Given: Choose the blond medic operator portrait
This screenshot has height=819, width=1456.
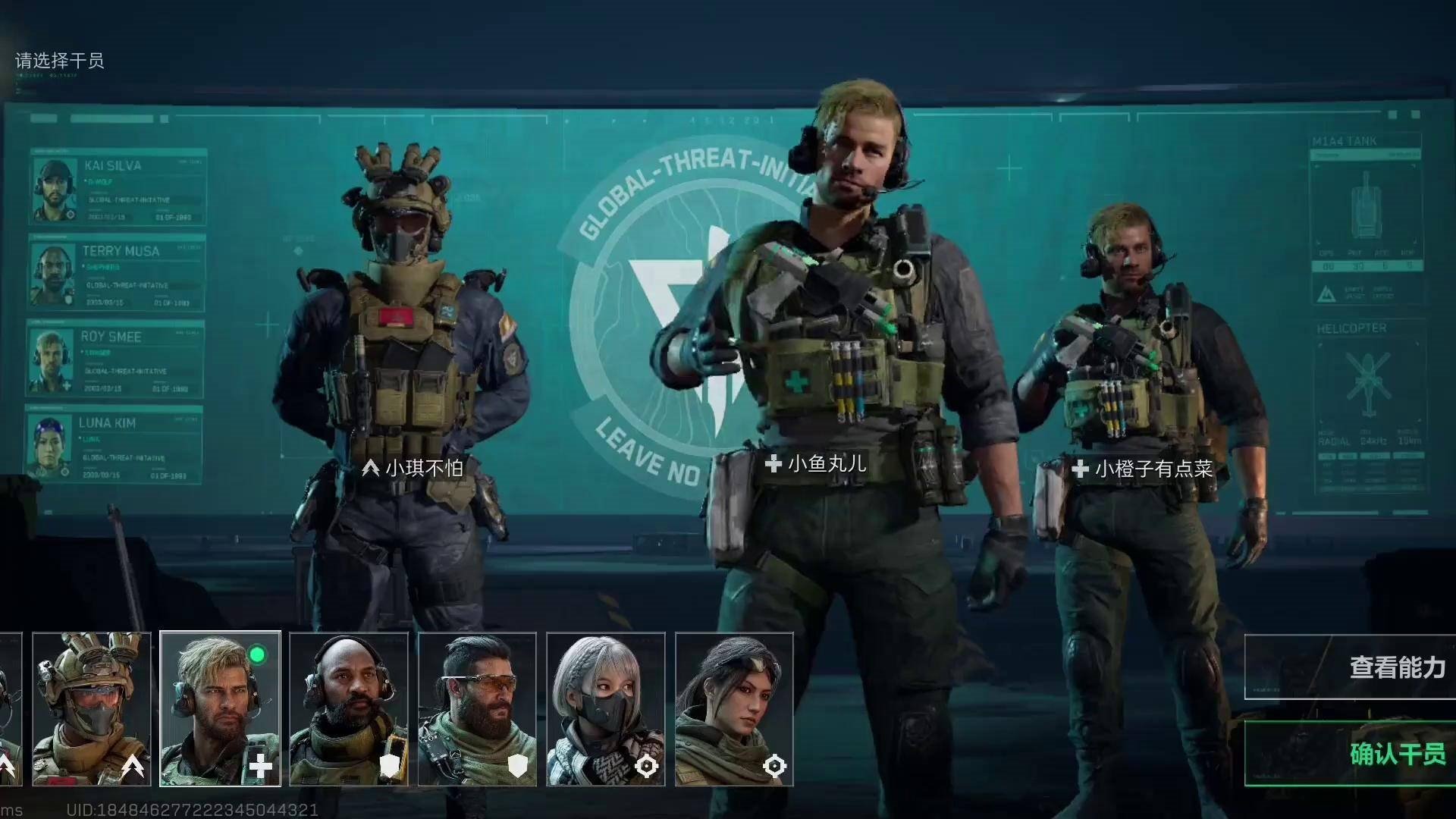Looking at the screenshot, I should pos(220,709).
